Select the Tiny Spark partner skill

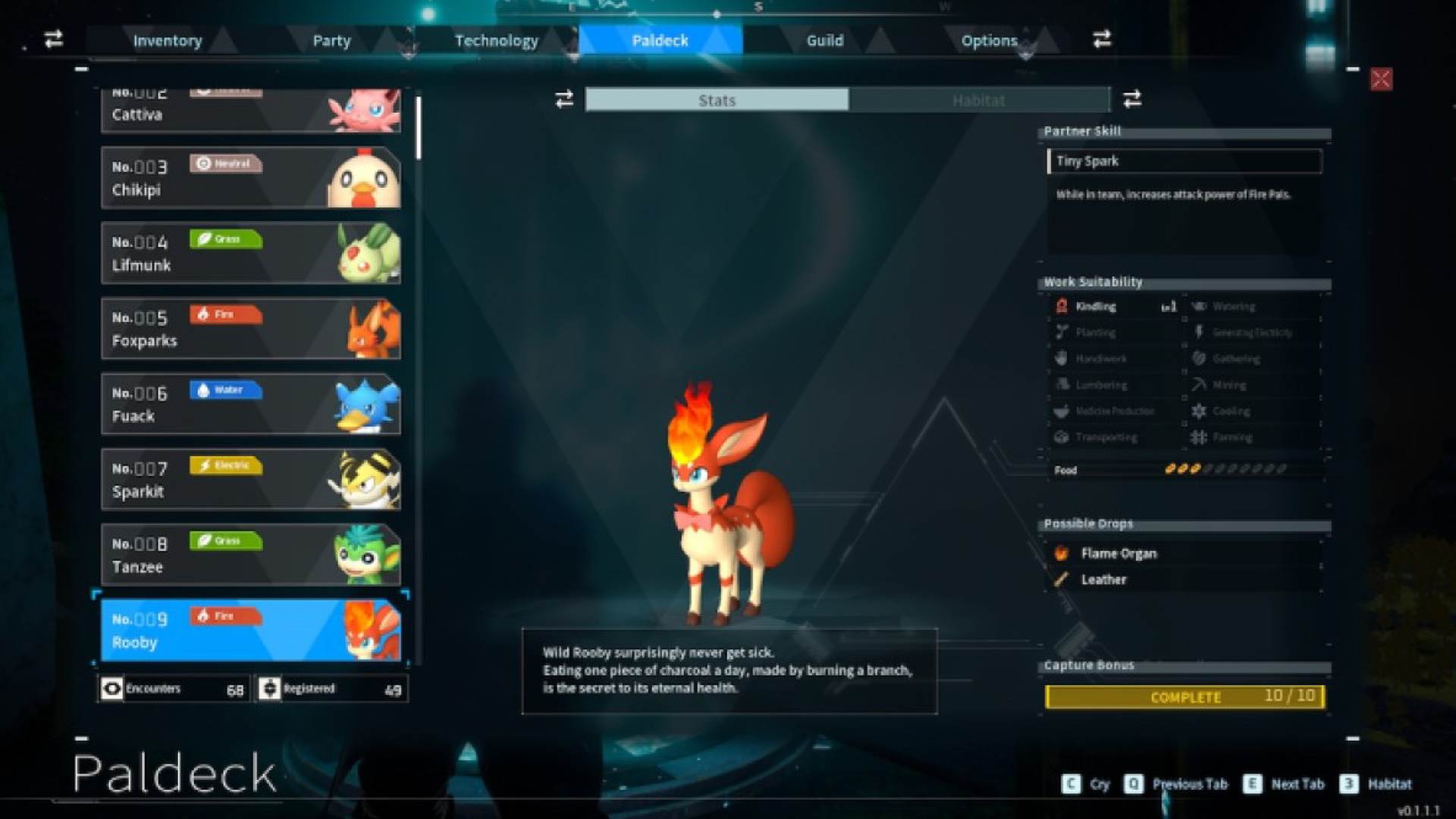point(1184,161)
